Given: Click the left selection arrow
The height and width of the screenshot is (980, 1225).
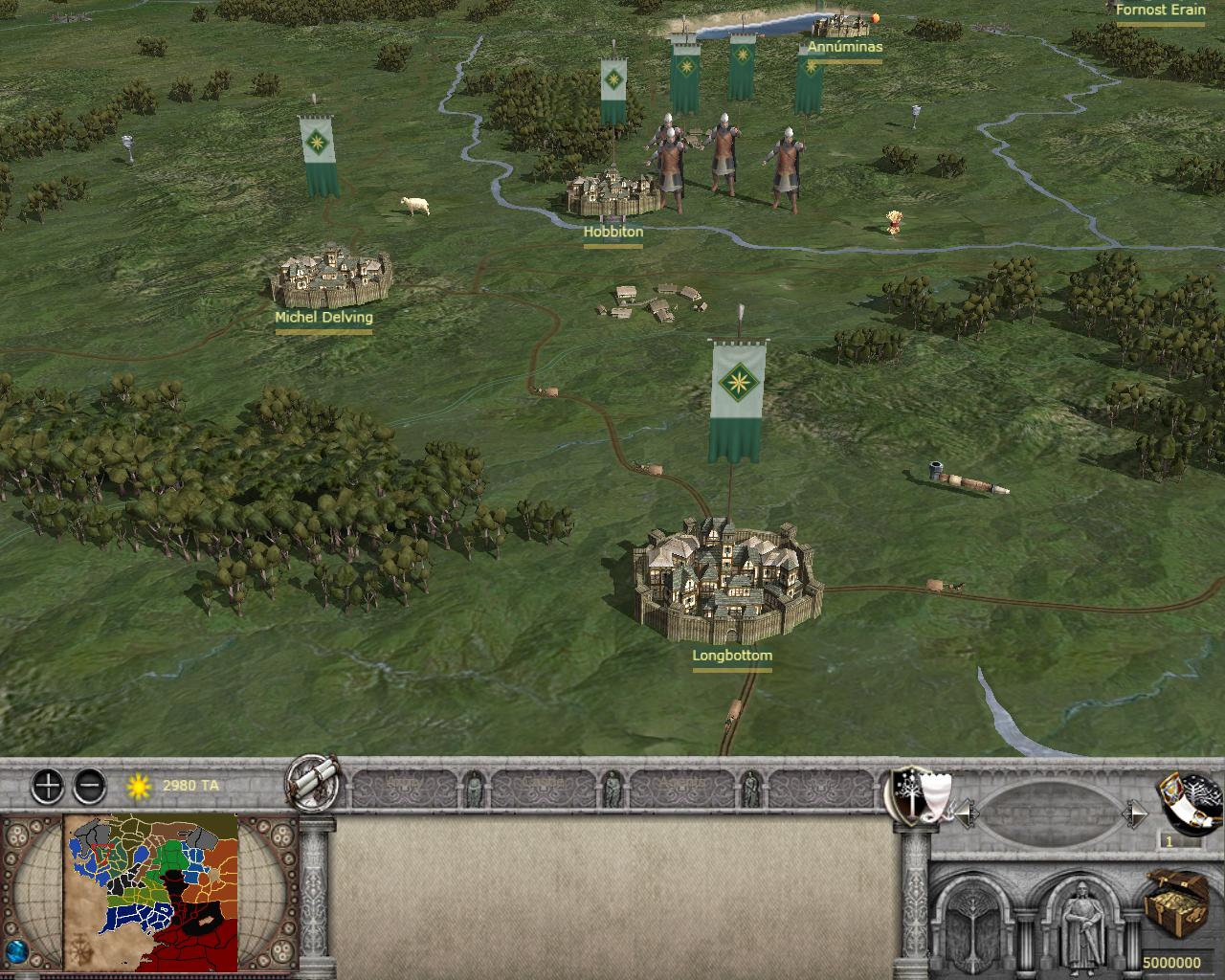Looking at the screenshot, I should [x=967, y=814].
